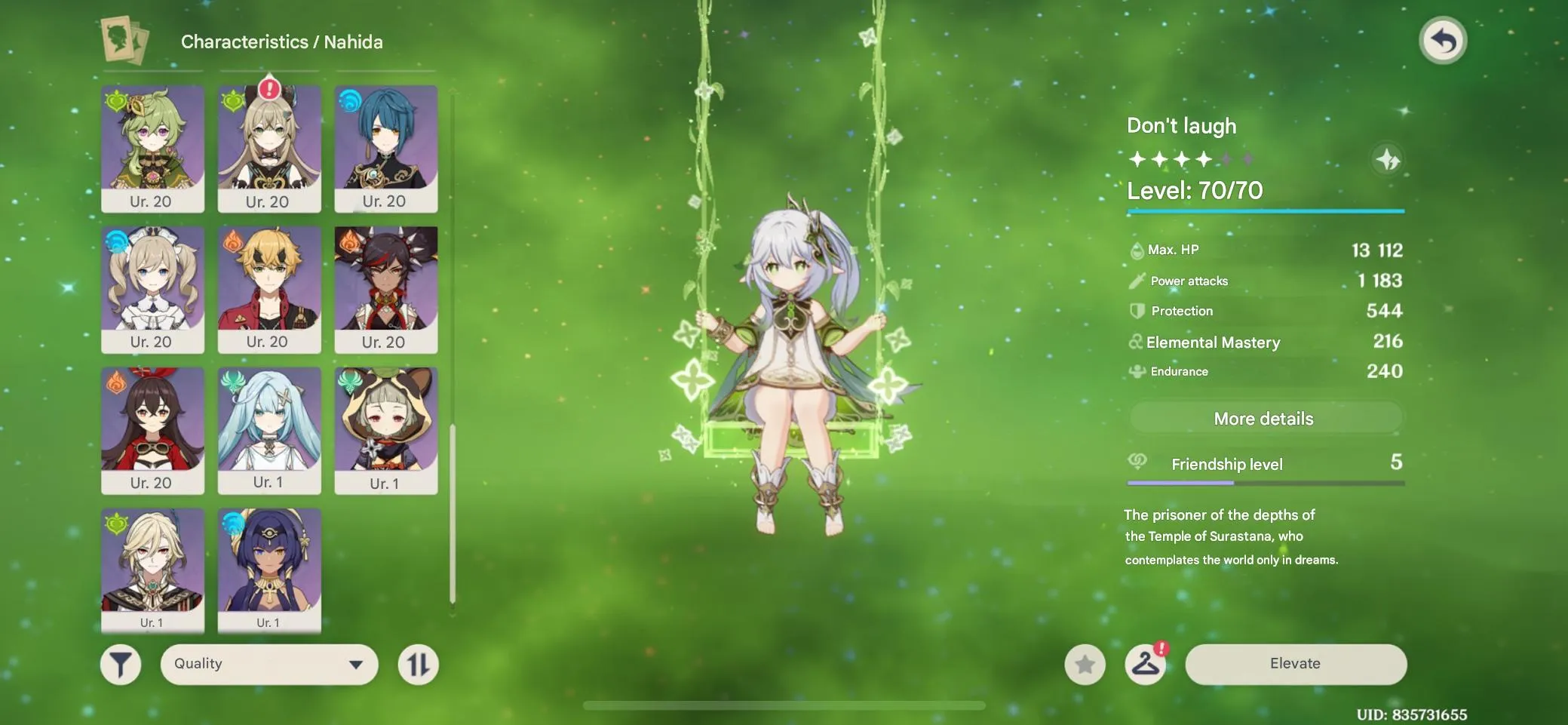Click the friendship level heart icon
Image resolution: width=1568 pixels, height=725 pixels.
point(1137,463)
